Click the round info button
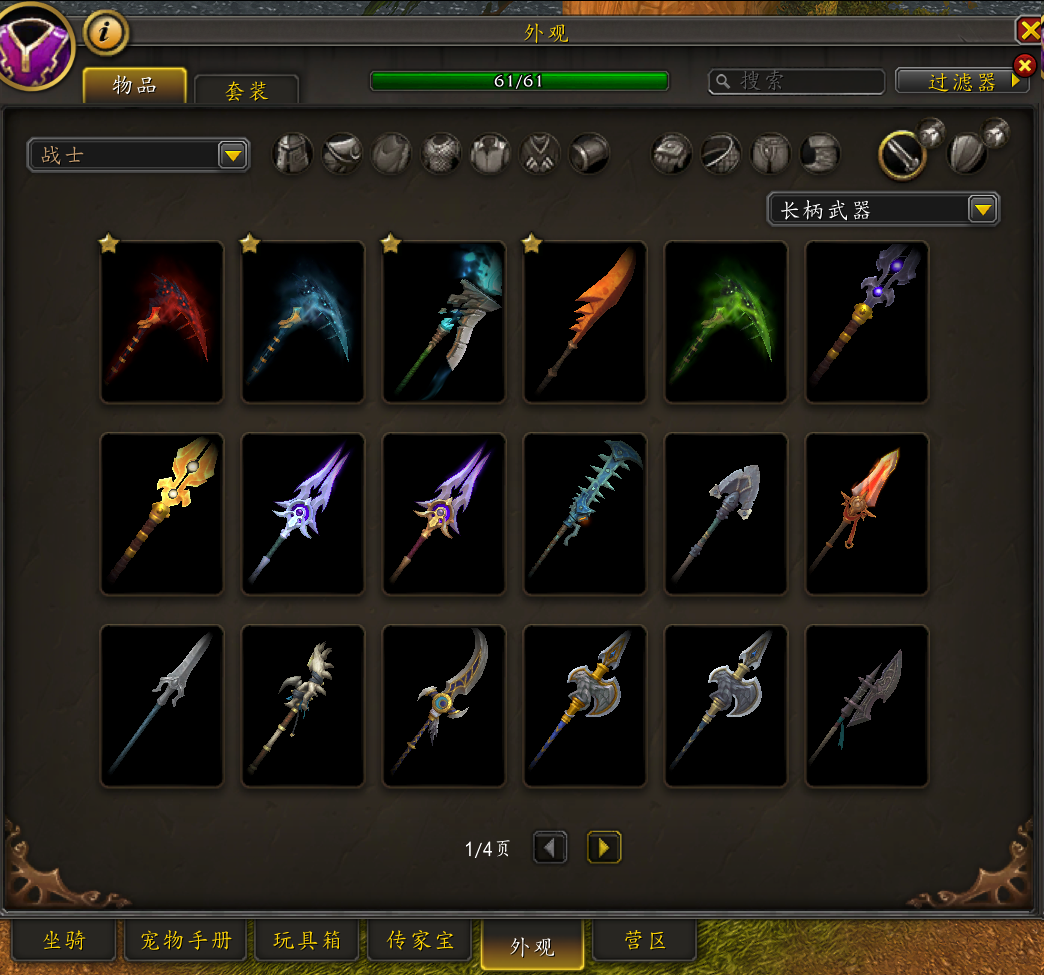The height and width of the screenshot is (975, 1044). click(106, 33)
